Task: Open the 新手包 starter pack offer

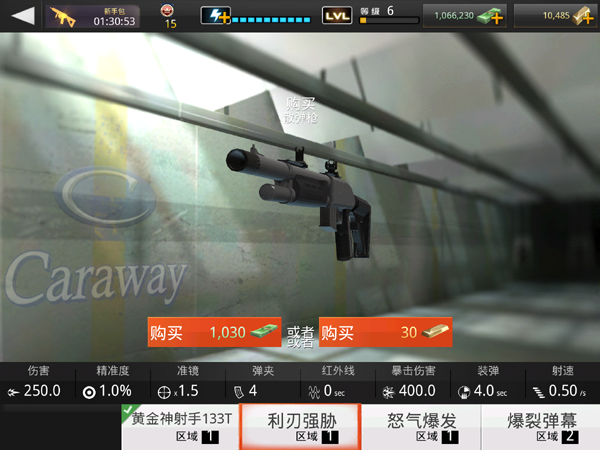Action: 97,17
